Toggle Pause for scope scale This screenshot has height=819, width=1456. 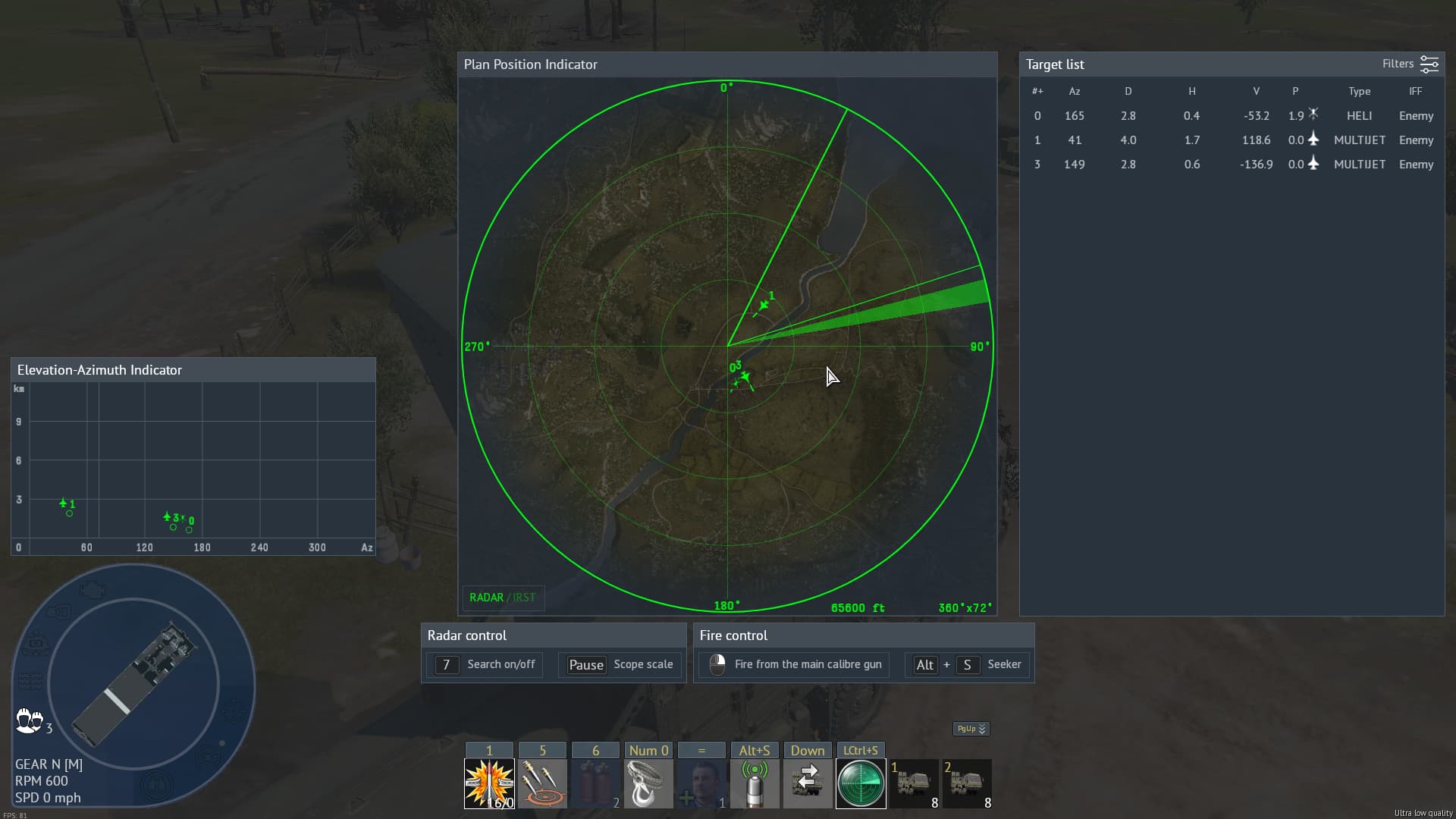pos(585,664)
